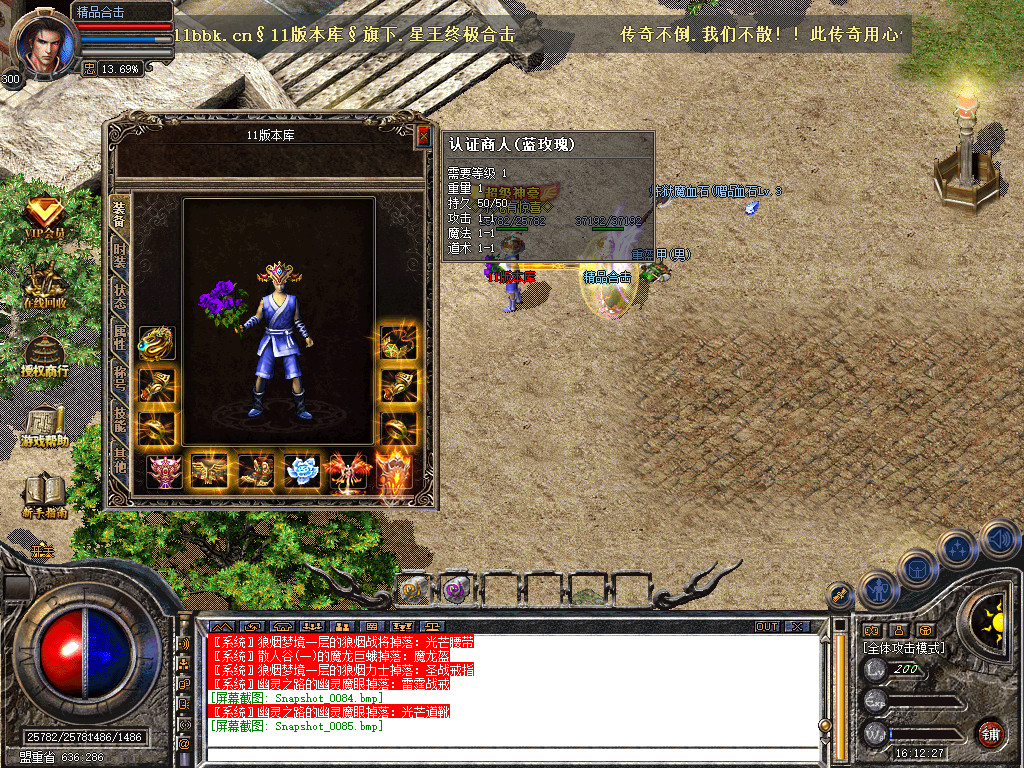Click the player portrait avatar
1024x768 pixels.
(42, 42)
